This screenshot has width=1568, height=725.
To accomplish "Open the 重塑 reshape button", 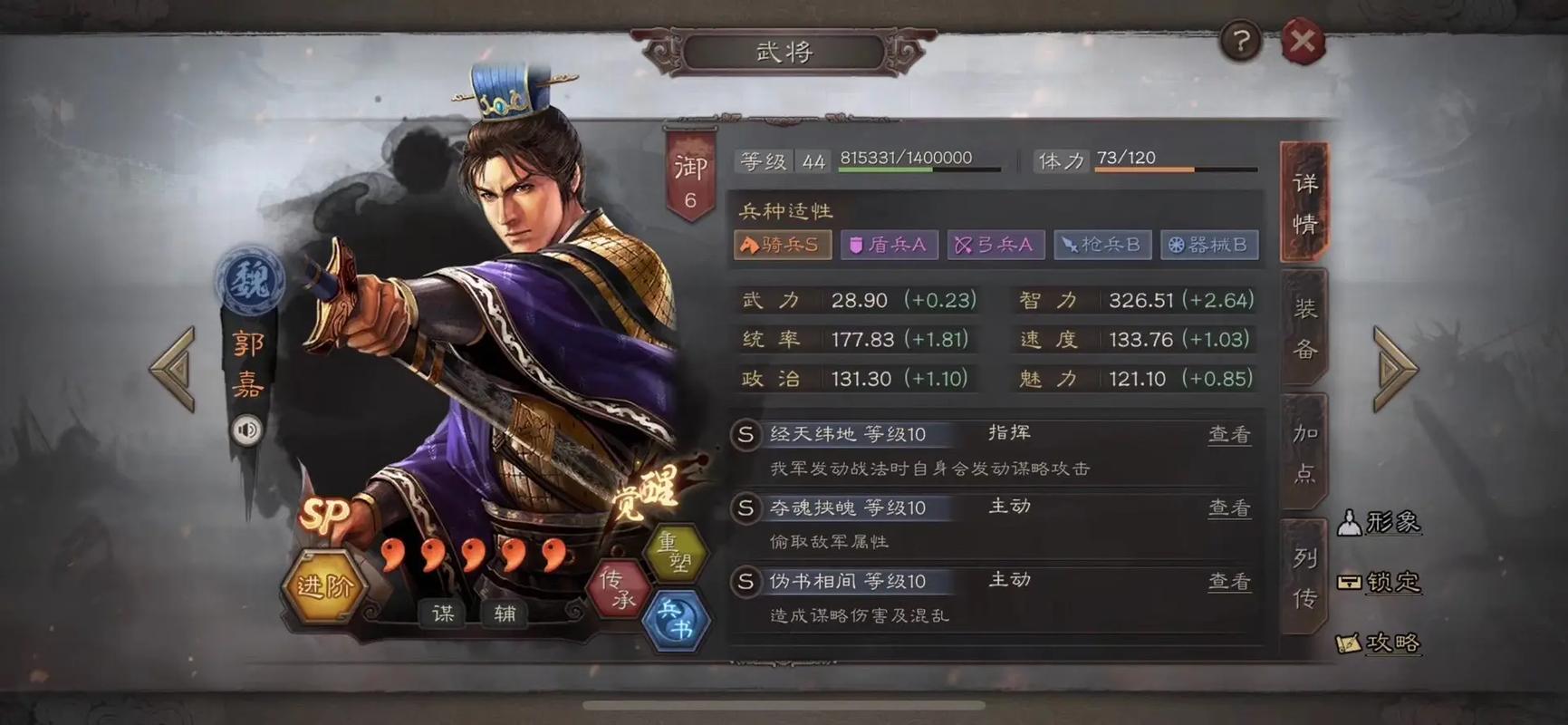I will click(x=674, y=552).
